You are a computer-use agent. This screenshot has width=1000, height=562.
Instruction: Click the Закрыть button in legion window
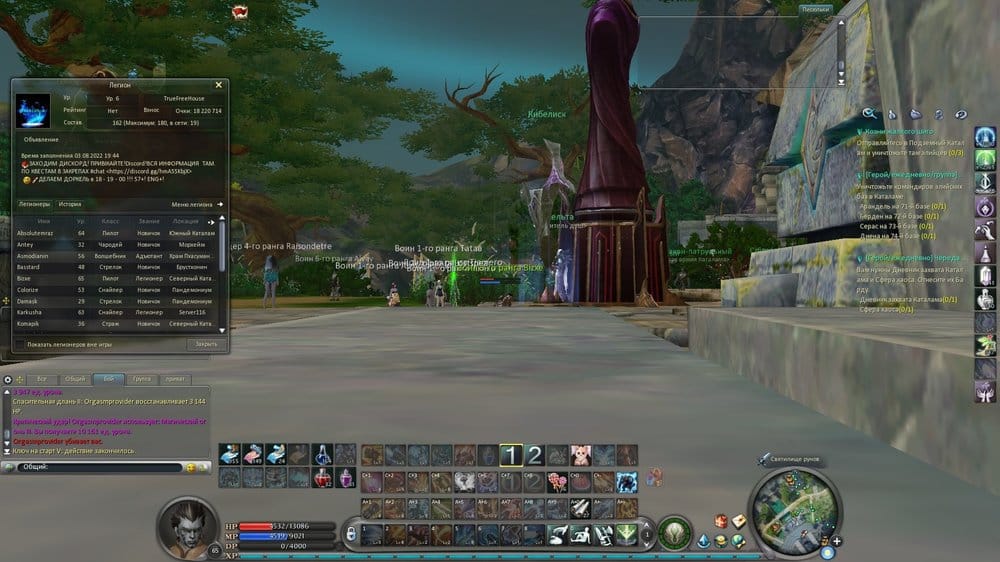(205, 344)
